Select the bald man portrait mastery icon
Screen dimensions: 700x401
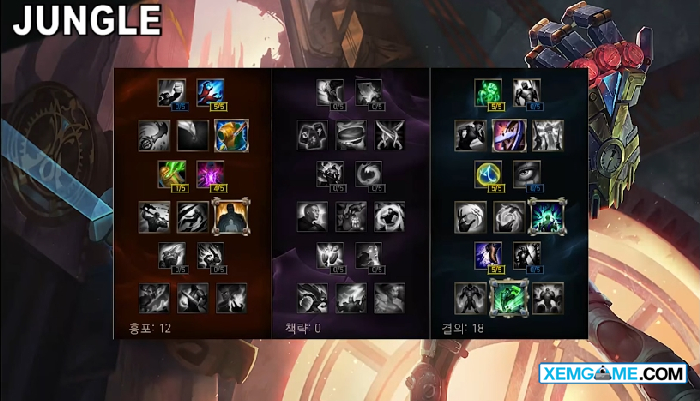tap(312, 215)
